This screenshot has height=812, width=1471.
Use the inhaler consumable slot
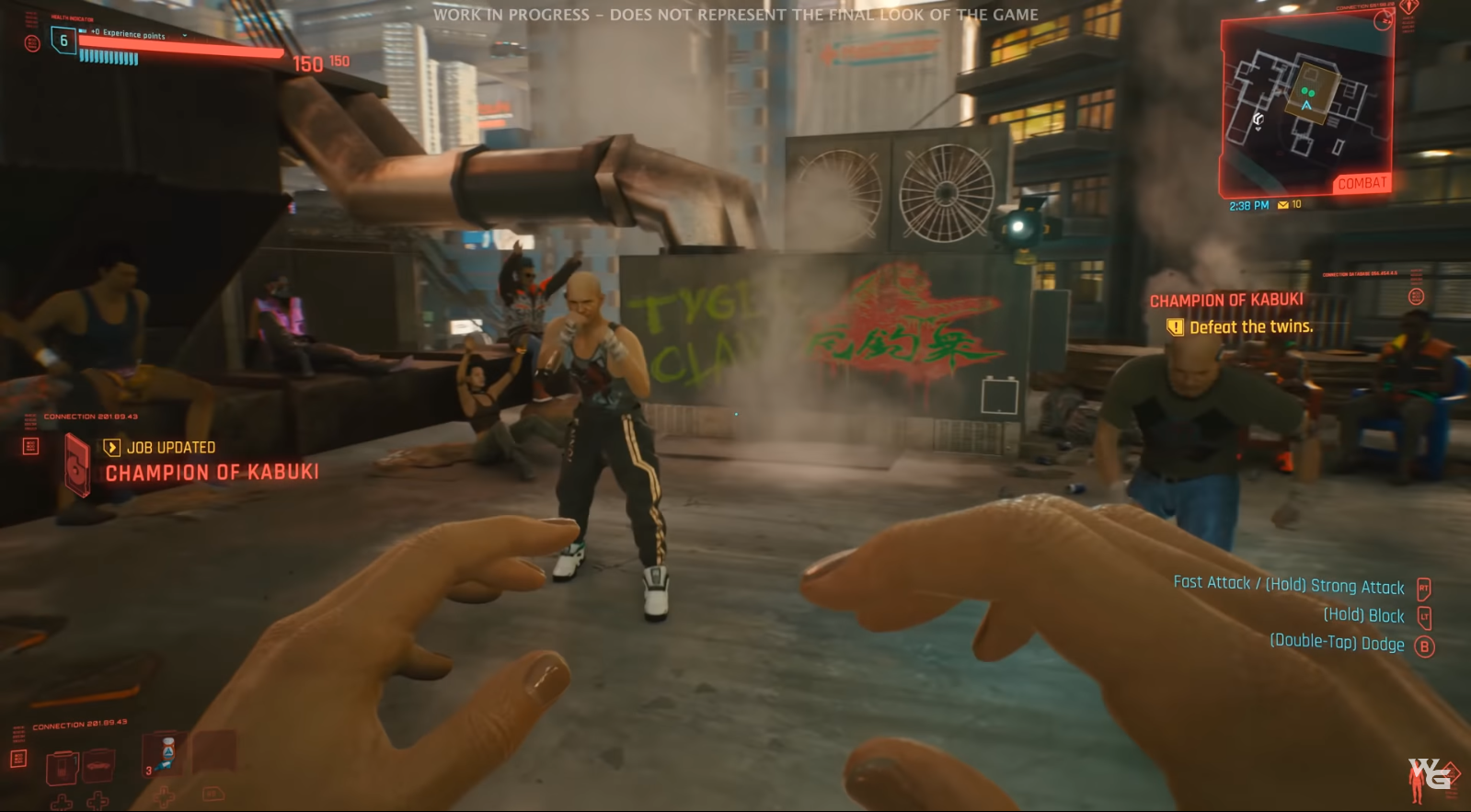click(x=167, y=753)
